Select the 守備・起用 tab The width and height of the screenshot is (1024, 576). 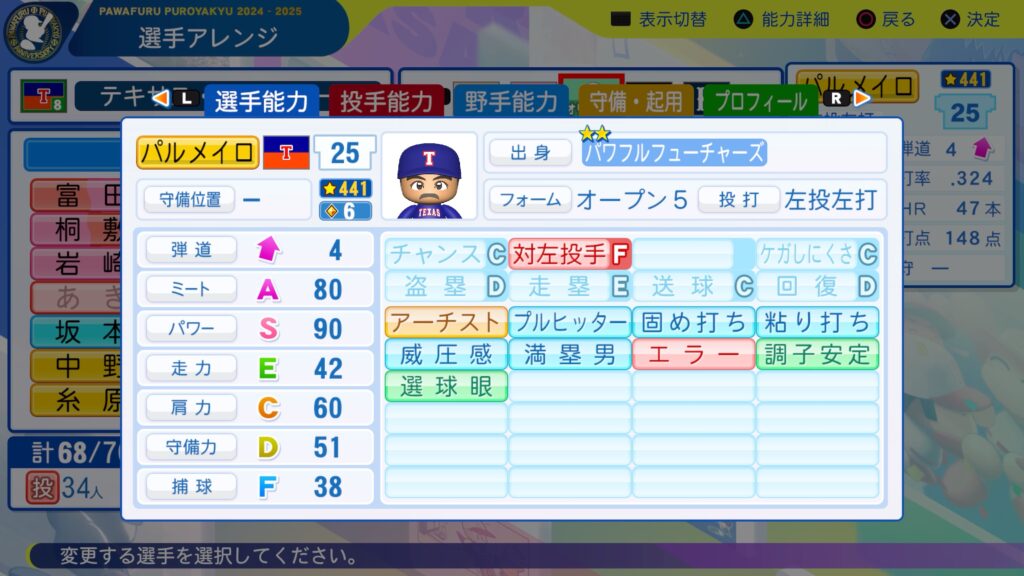click(x=636, y=101)
